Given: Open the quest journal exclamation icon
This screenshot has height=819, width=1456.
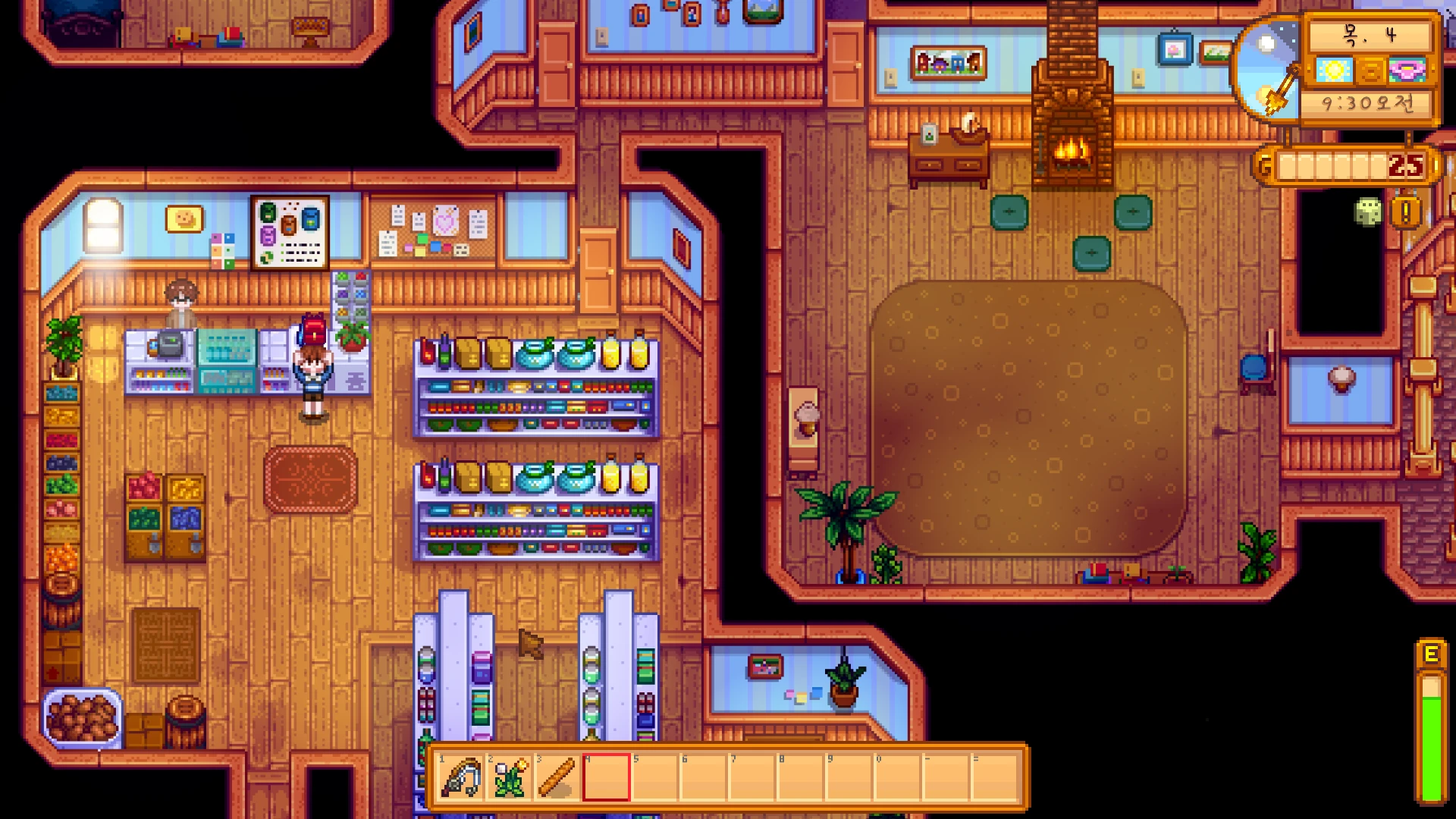Looking at the screenshot, I should tap(1405, 213).
